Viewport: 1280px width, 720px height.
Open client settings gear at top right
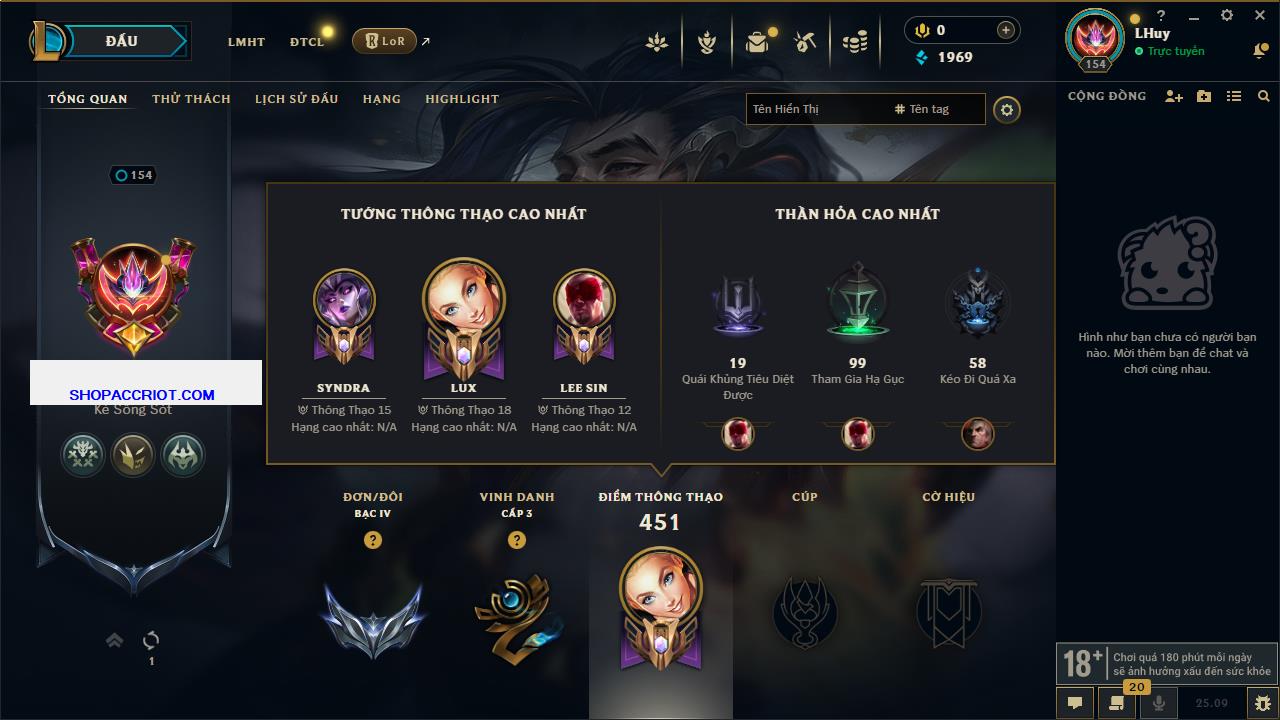pos(1227,15)
